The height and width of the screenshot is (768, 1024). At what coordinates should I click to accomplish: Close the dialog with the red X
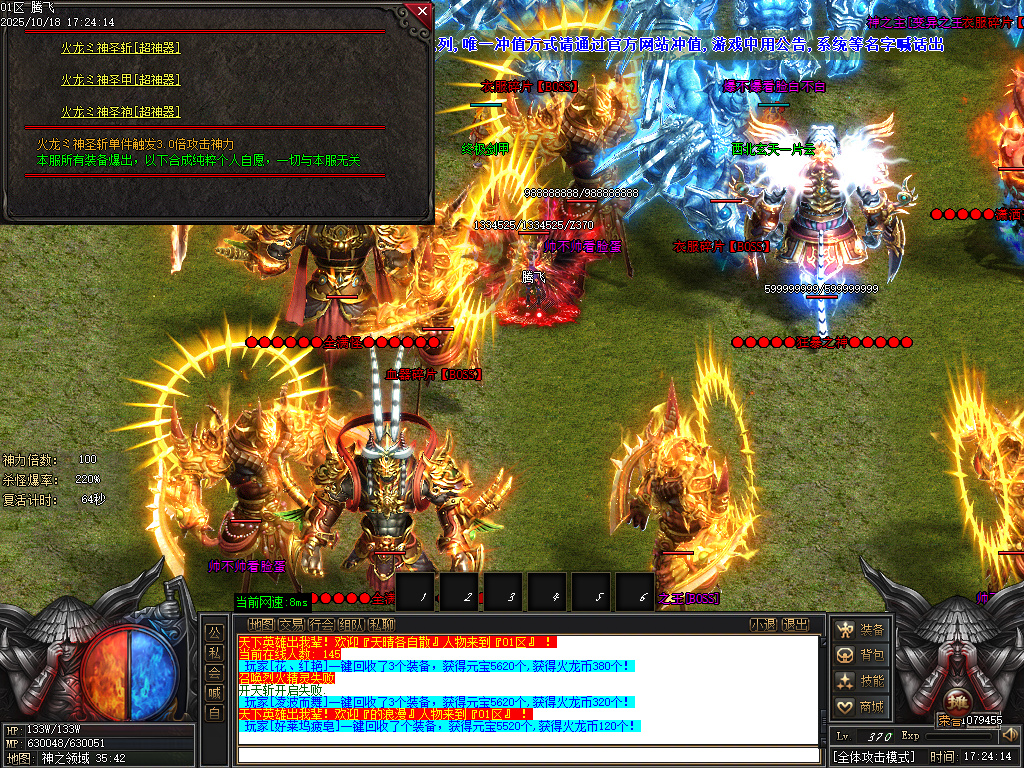421,12
